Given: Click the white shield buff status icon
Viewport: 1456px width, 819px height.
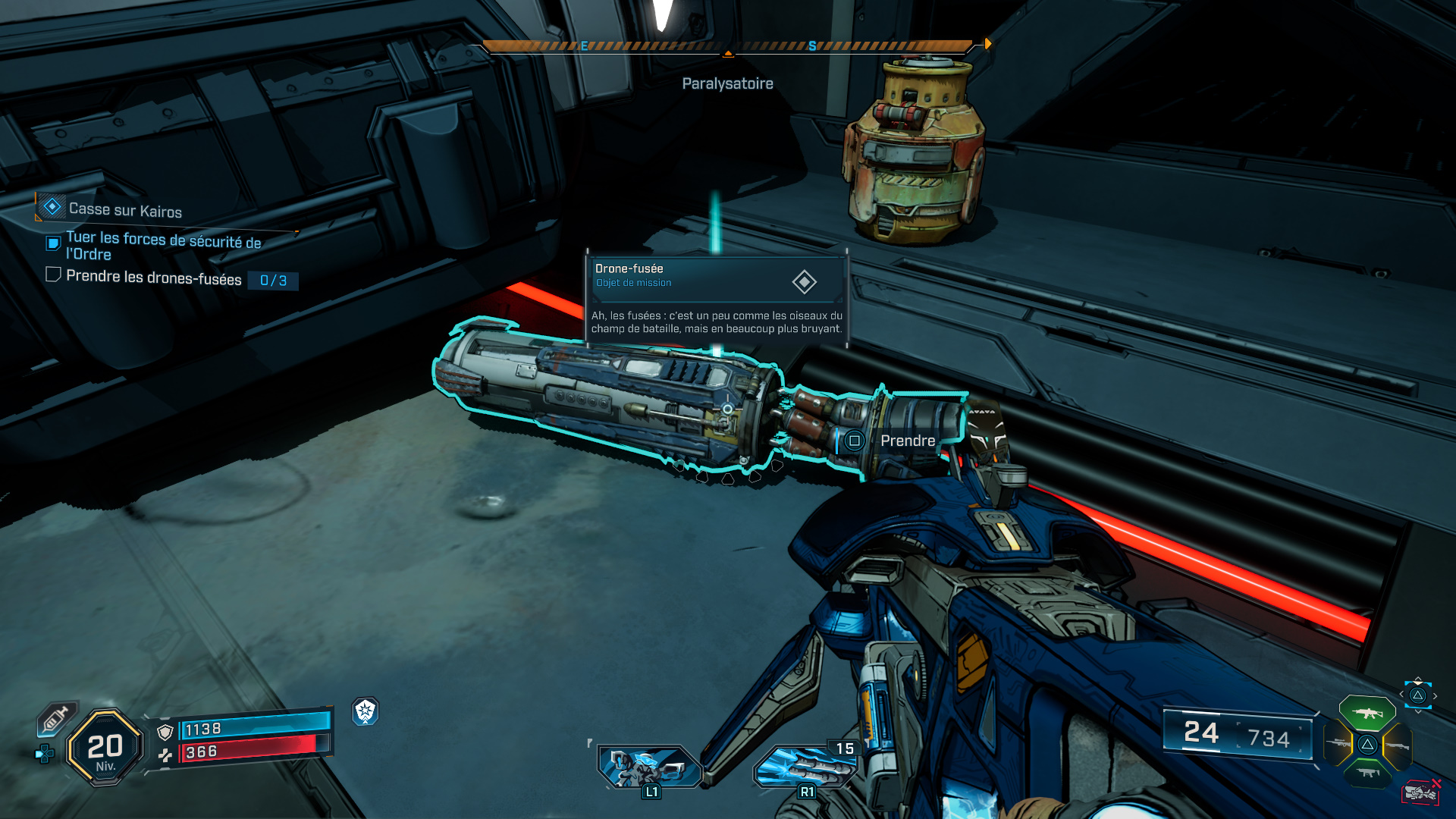Looking at the screenshot, I should [x=366, y=711].
